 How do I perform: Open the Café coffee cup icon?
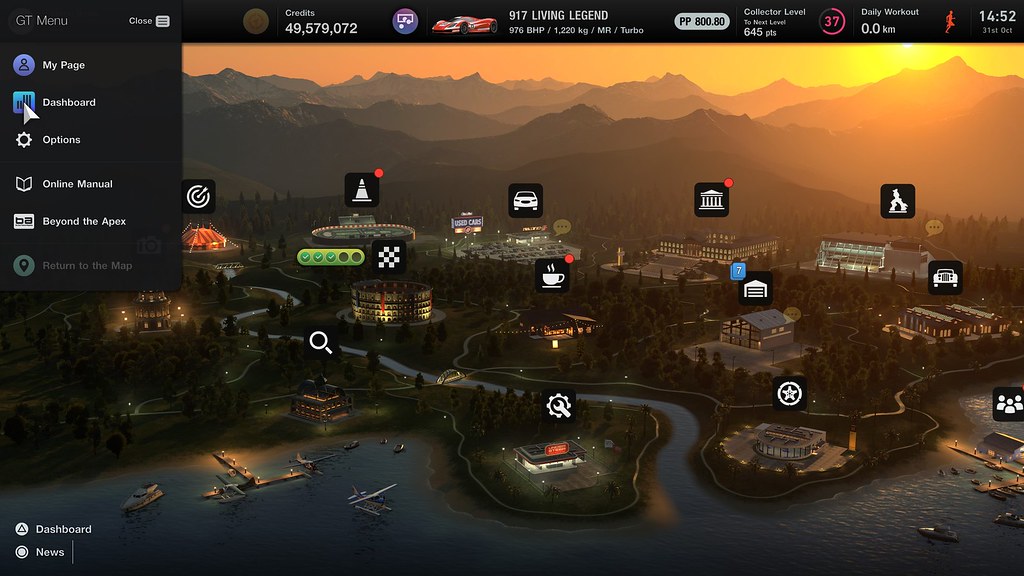tap(551, 275)
